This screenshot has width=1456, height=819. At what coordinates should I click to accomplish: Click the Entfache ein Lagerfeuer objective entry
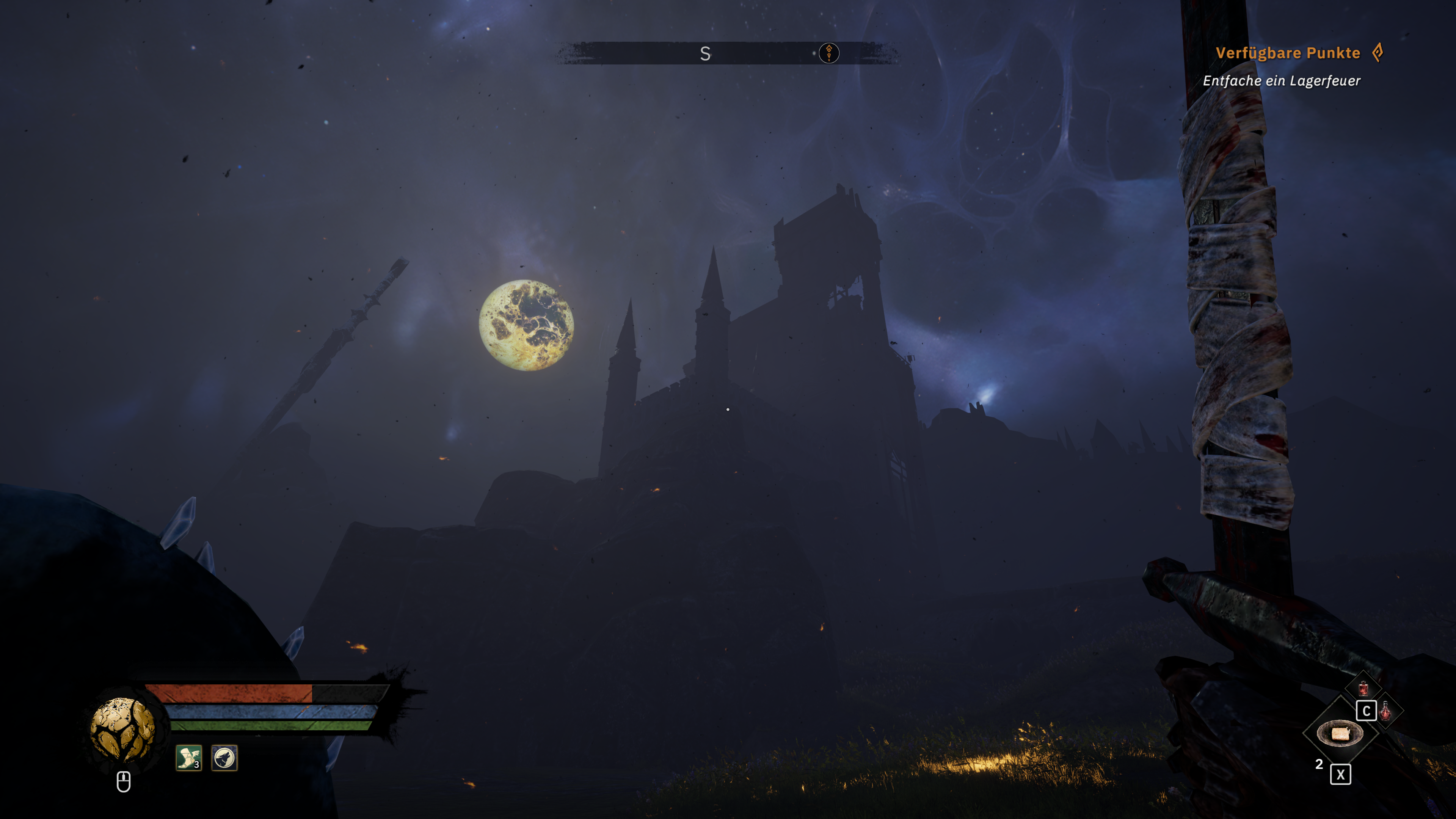point(1282,82)
